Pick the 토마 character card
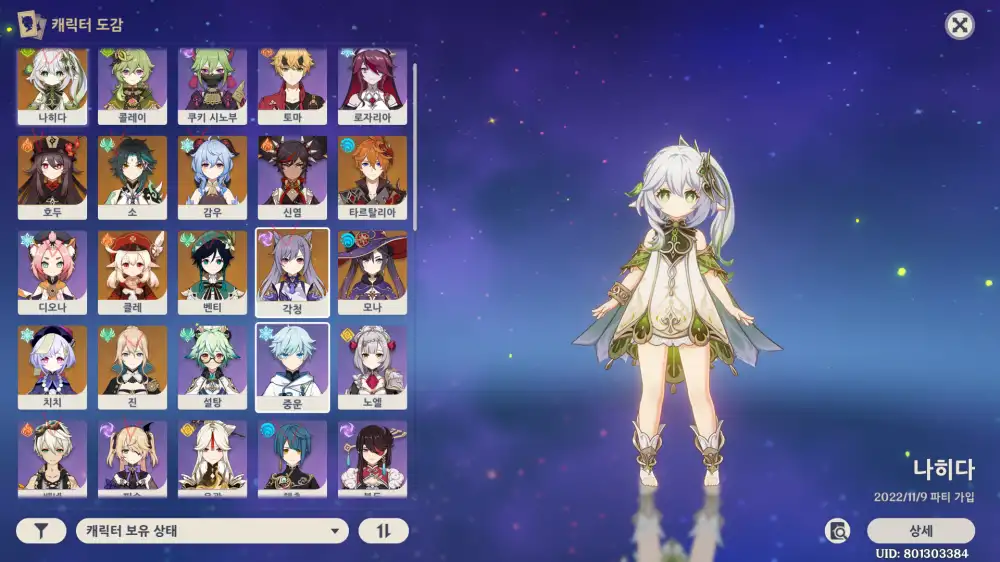1000x562 pixels. [x=293, y=86]
